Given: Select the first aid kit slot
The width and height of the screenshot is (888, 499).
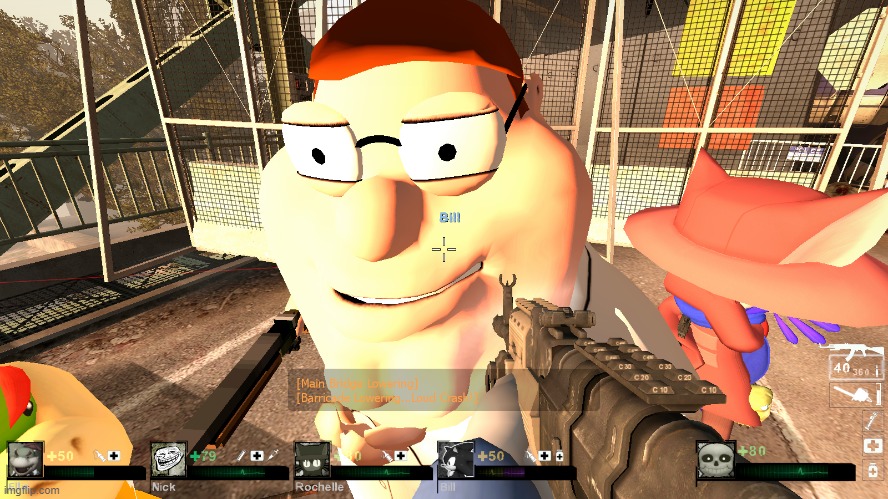Looking at the screenshot, I should pyautogui.click(x=872, y=445).
